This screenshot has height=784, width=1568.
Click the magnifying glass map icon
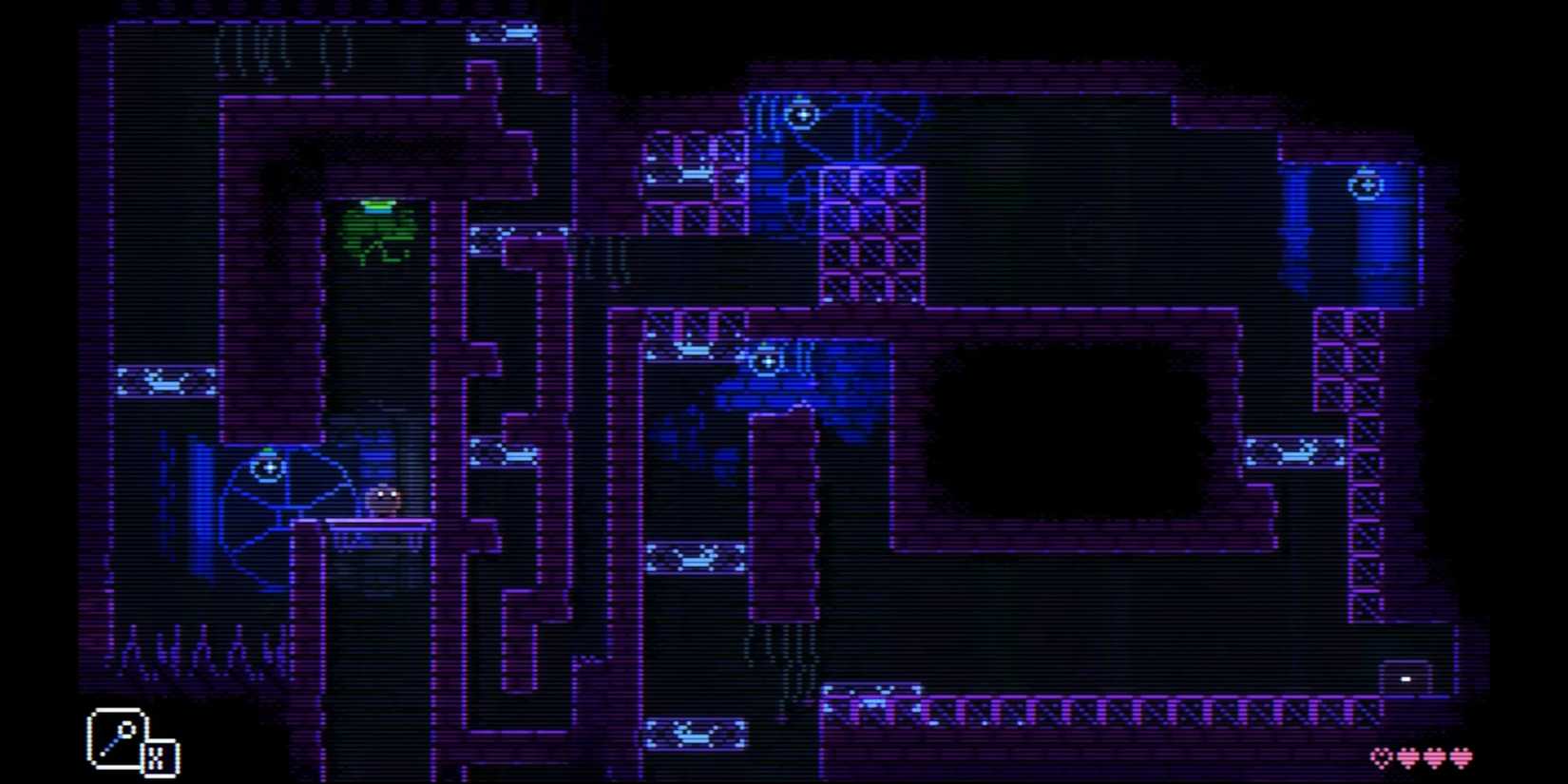point(119,736)
